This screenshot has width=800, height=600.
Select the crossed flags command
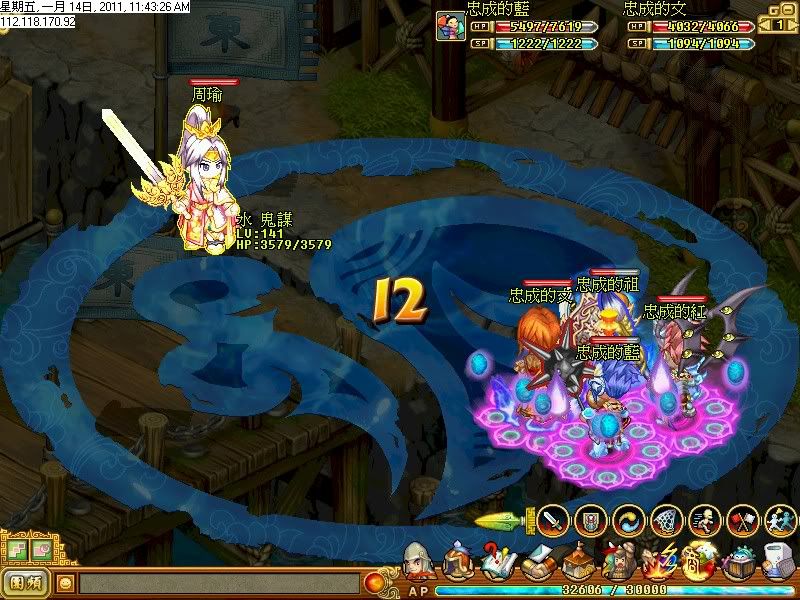pos(743,520)
